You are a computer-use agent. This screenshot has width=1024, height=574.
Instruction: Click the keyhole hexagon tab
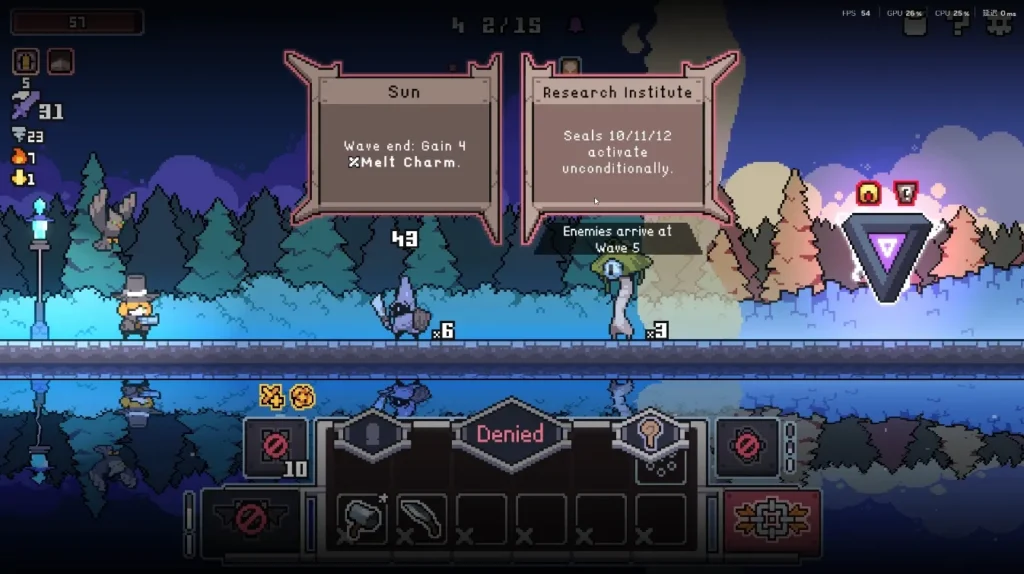[x=651, y=436]
